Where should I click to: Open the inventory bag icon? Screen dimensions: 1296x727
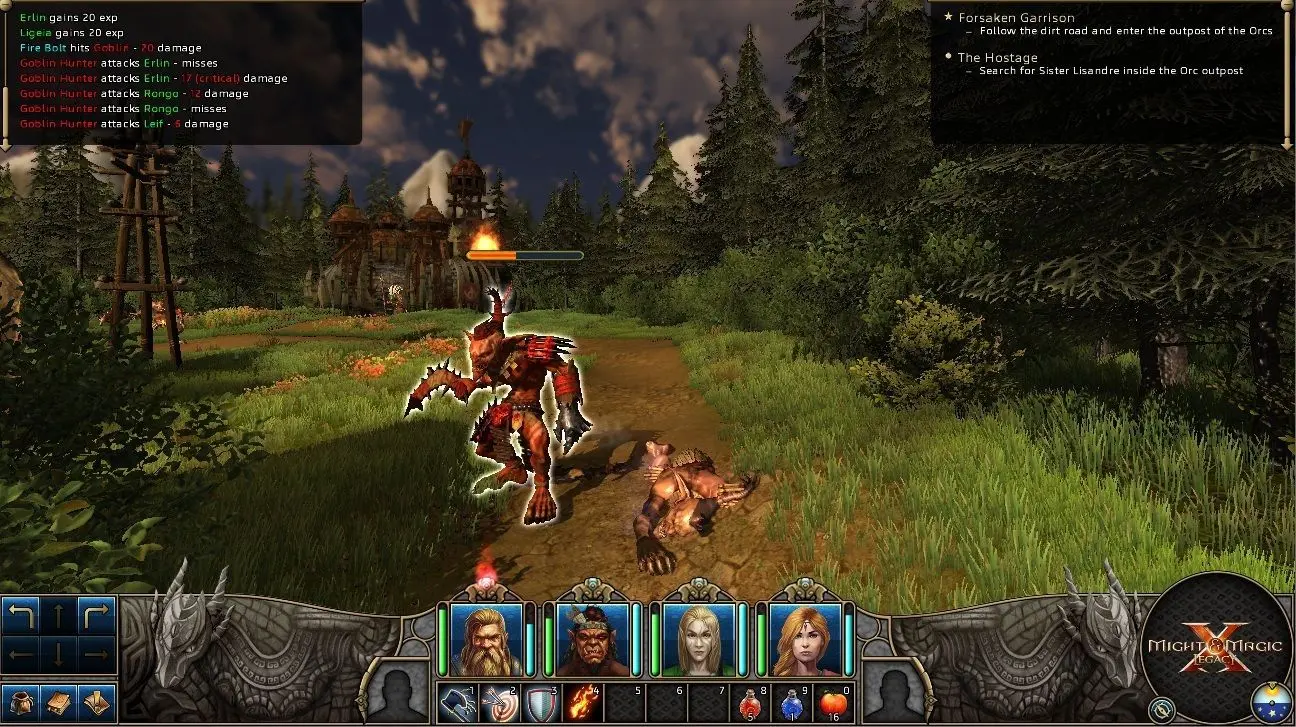(x=21, y=703)
